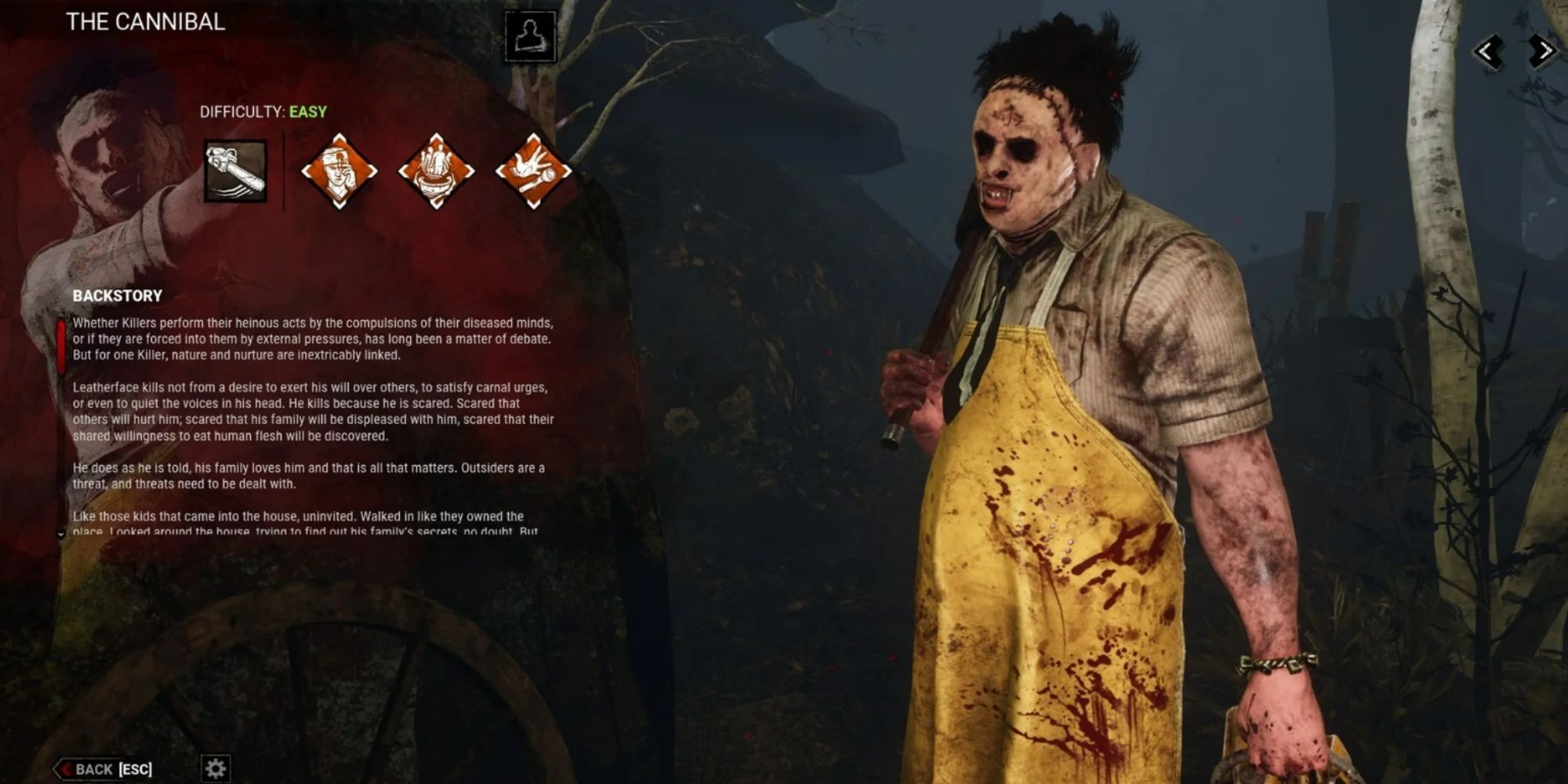The width and height of the screenshot is (1568, 784).
Task: Select the BACKSTORY section heading
Action: [116, 296]
